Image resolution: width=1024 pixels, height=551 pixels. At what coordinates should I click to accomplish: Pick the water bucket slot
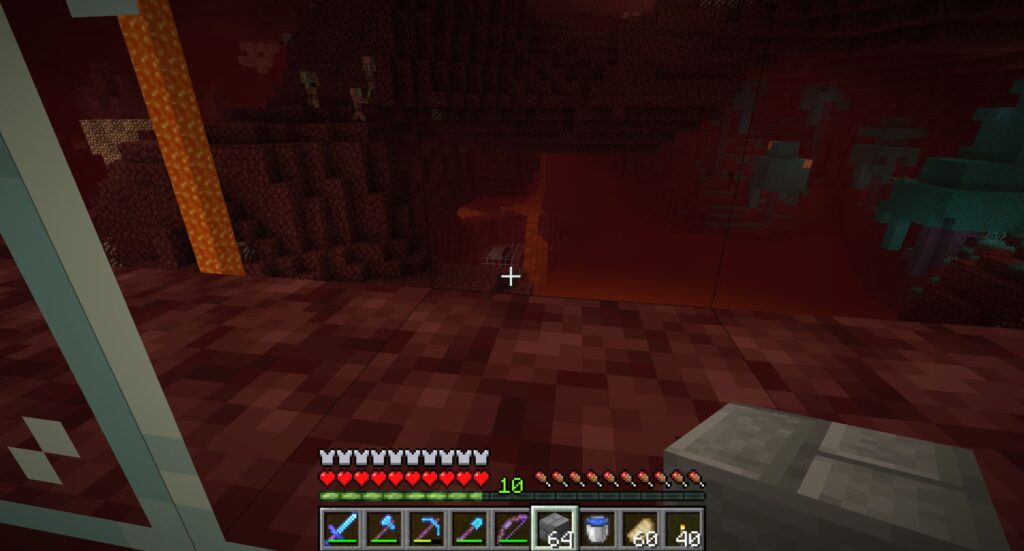point(597,527)
